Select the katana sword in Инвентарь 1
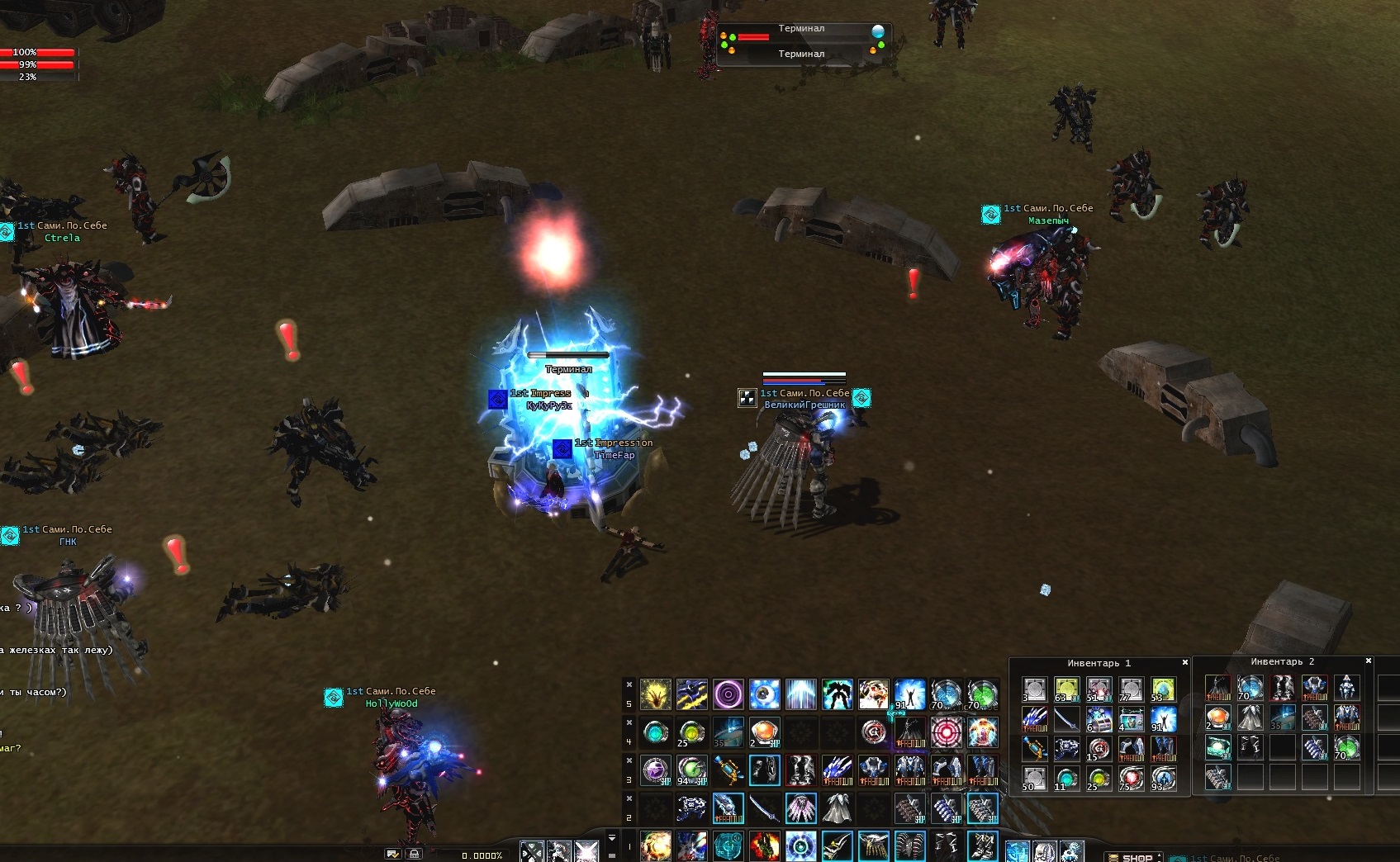The height and width of the screenshot is (862, 1400). click(x=1066, y=720)
